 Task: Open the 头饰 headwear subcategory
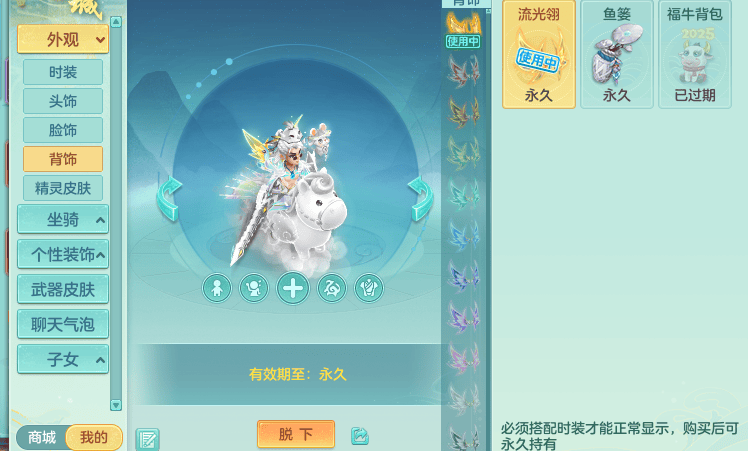tap(63, 101)
